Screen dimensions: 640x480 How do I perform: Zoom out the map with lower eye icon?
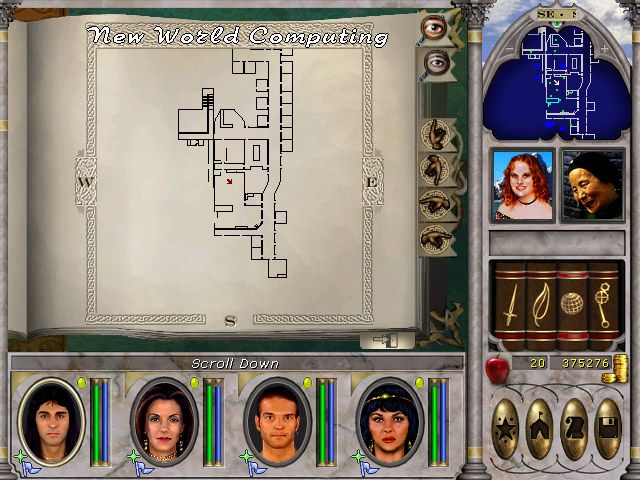pyautogui.click(x=436, y=64)
